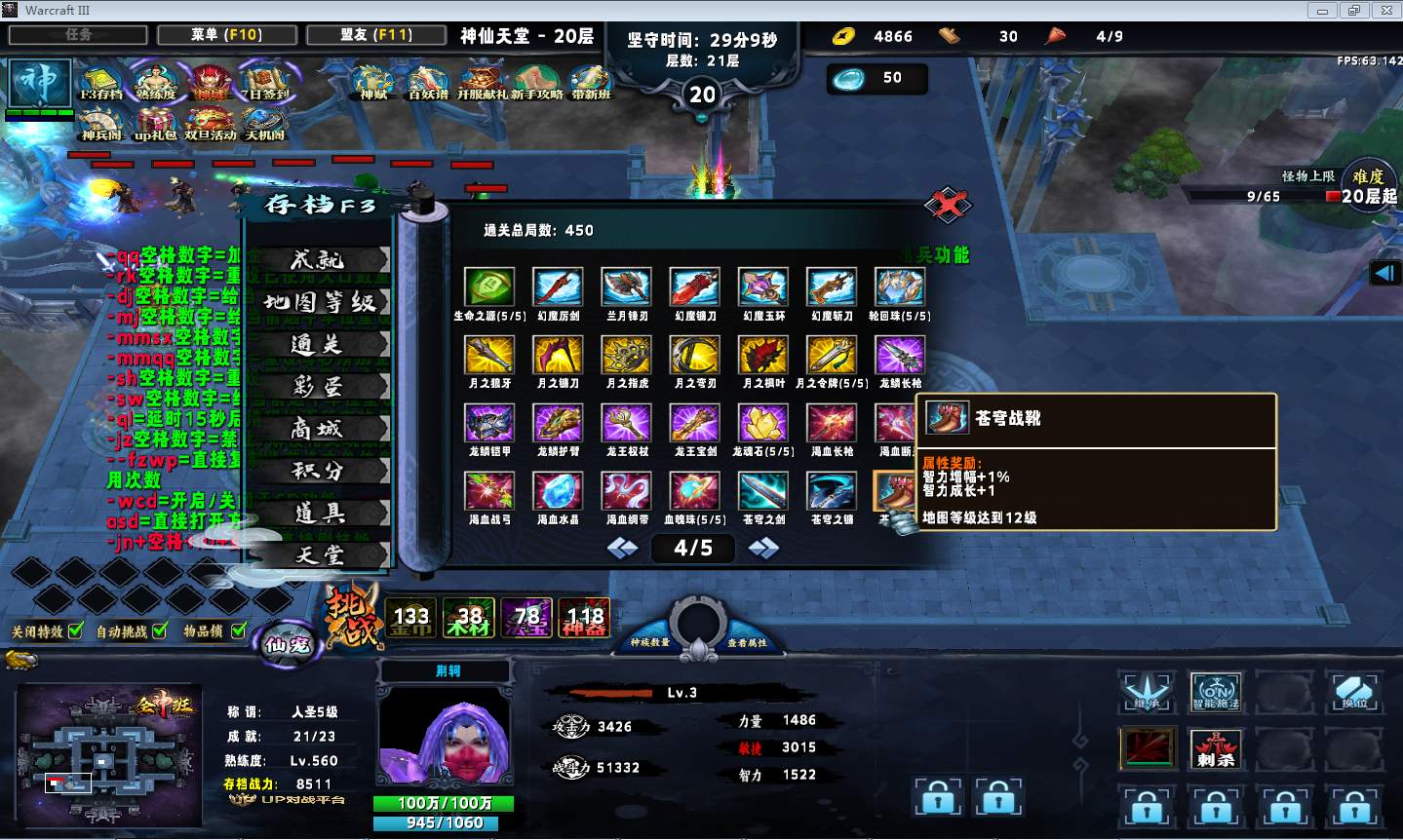Switch to the 成就 tab
1403x840 pixels.
tap(318, 260)
